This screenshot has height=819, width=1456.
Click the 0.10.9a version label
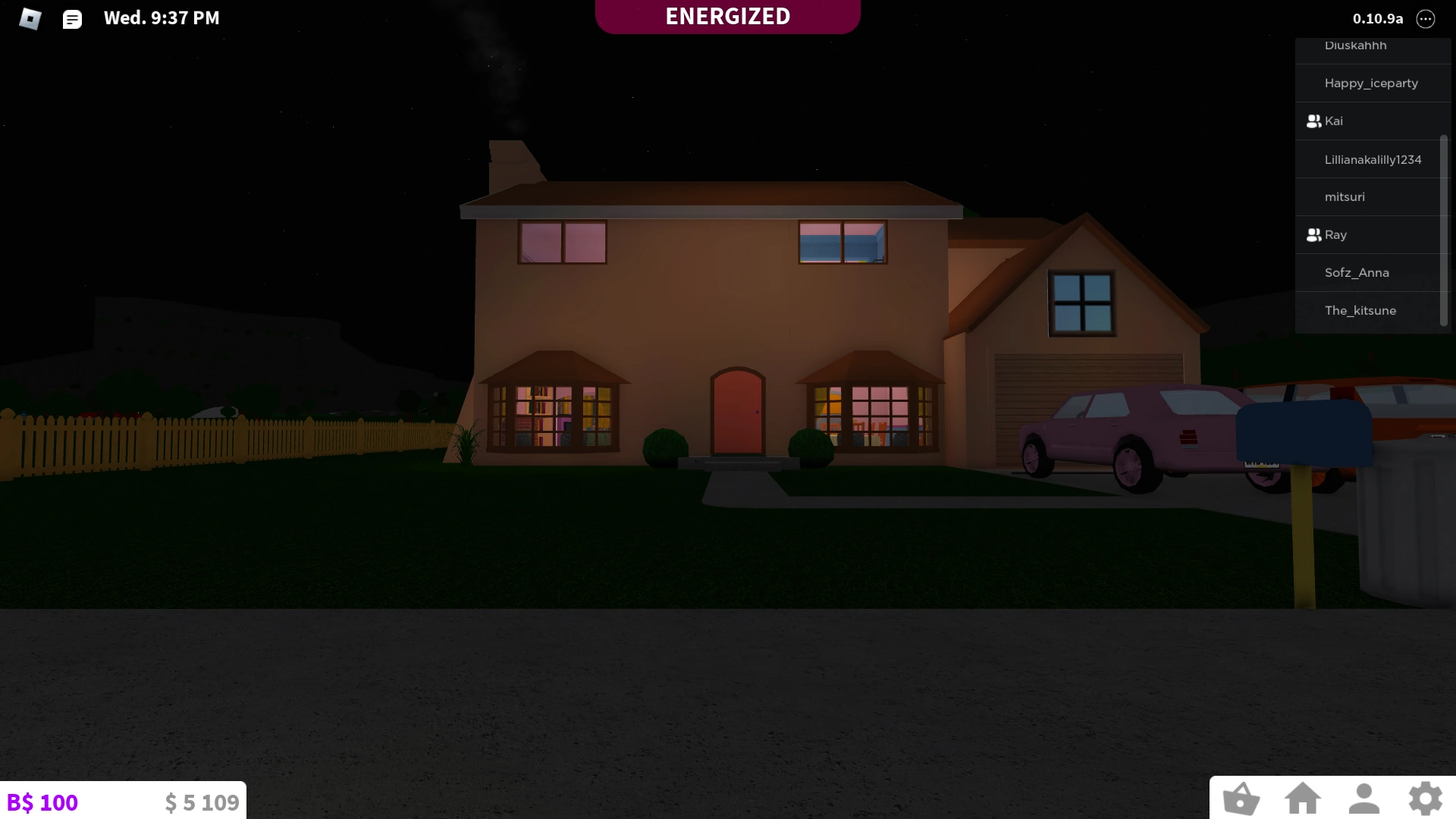(x=1376, y=19)
